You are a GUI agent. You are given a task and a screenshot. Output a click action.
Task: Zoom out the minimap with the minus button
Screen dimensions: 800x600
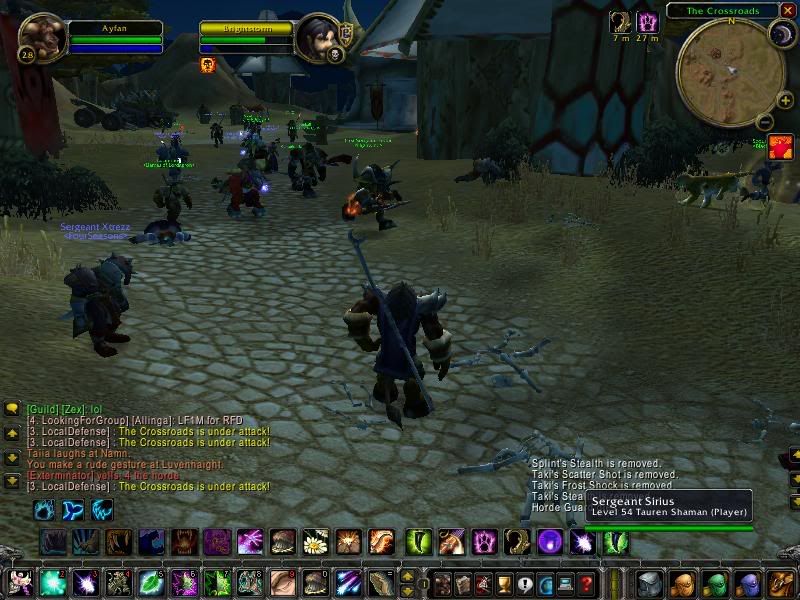765,122
